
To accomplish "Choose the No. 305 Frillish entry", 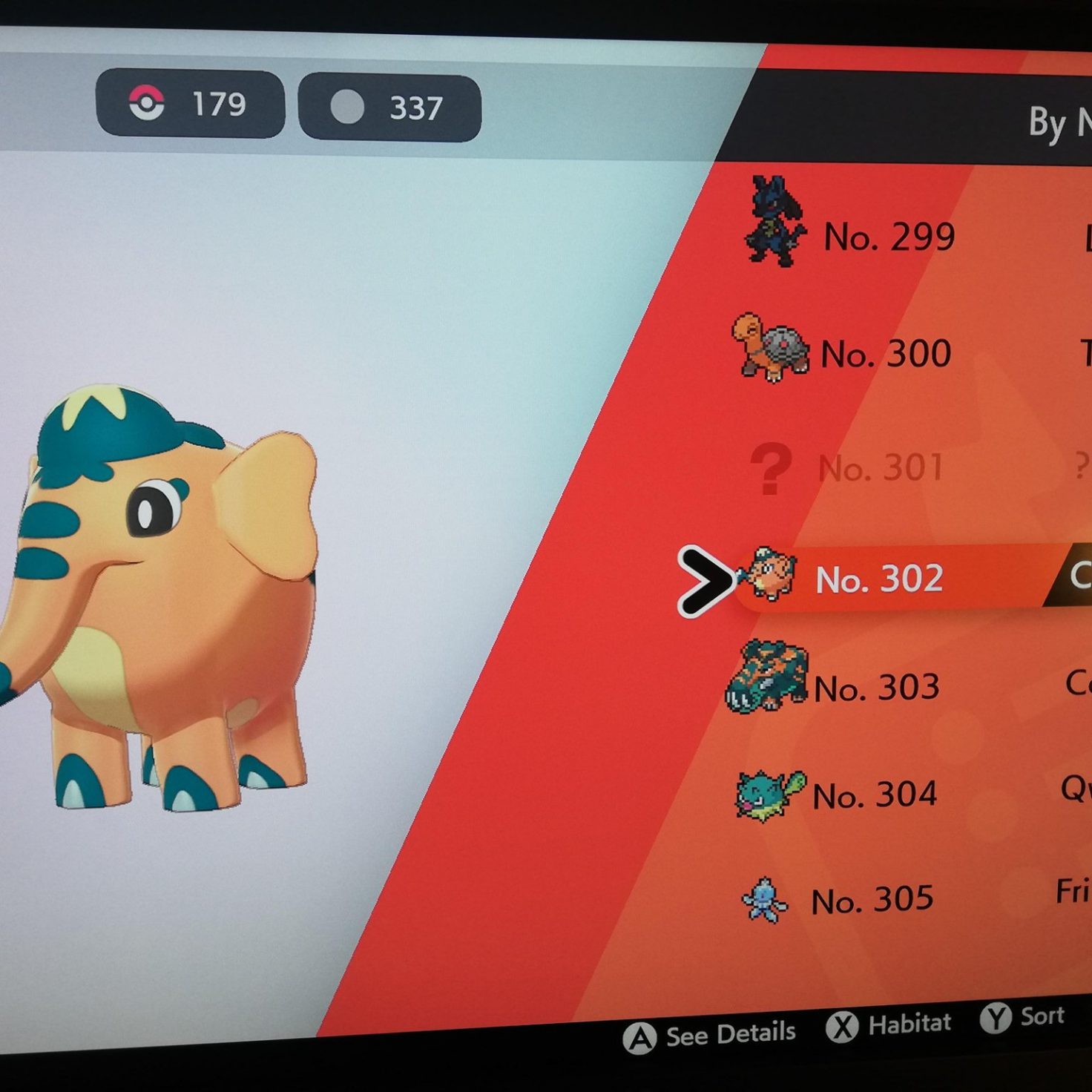I will [872, 901].
